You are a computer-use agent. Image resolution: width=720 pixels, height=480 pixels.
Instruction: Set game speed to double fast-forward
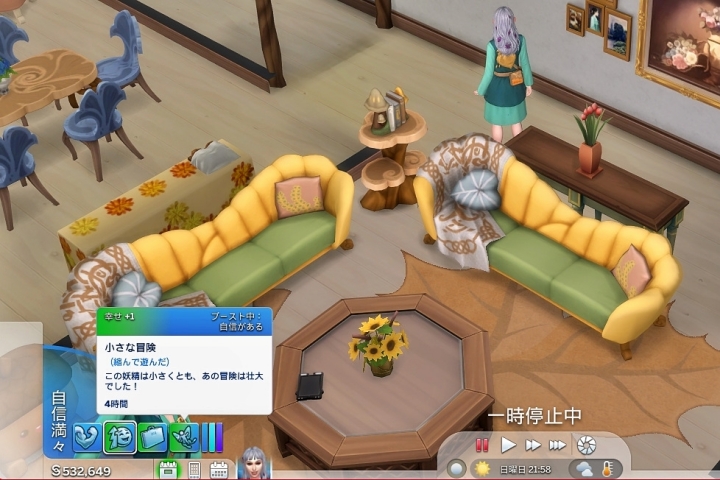click(x=533, y=445)
